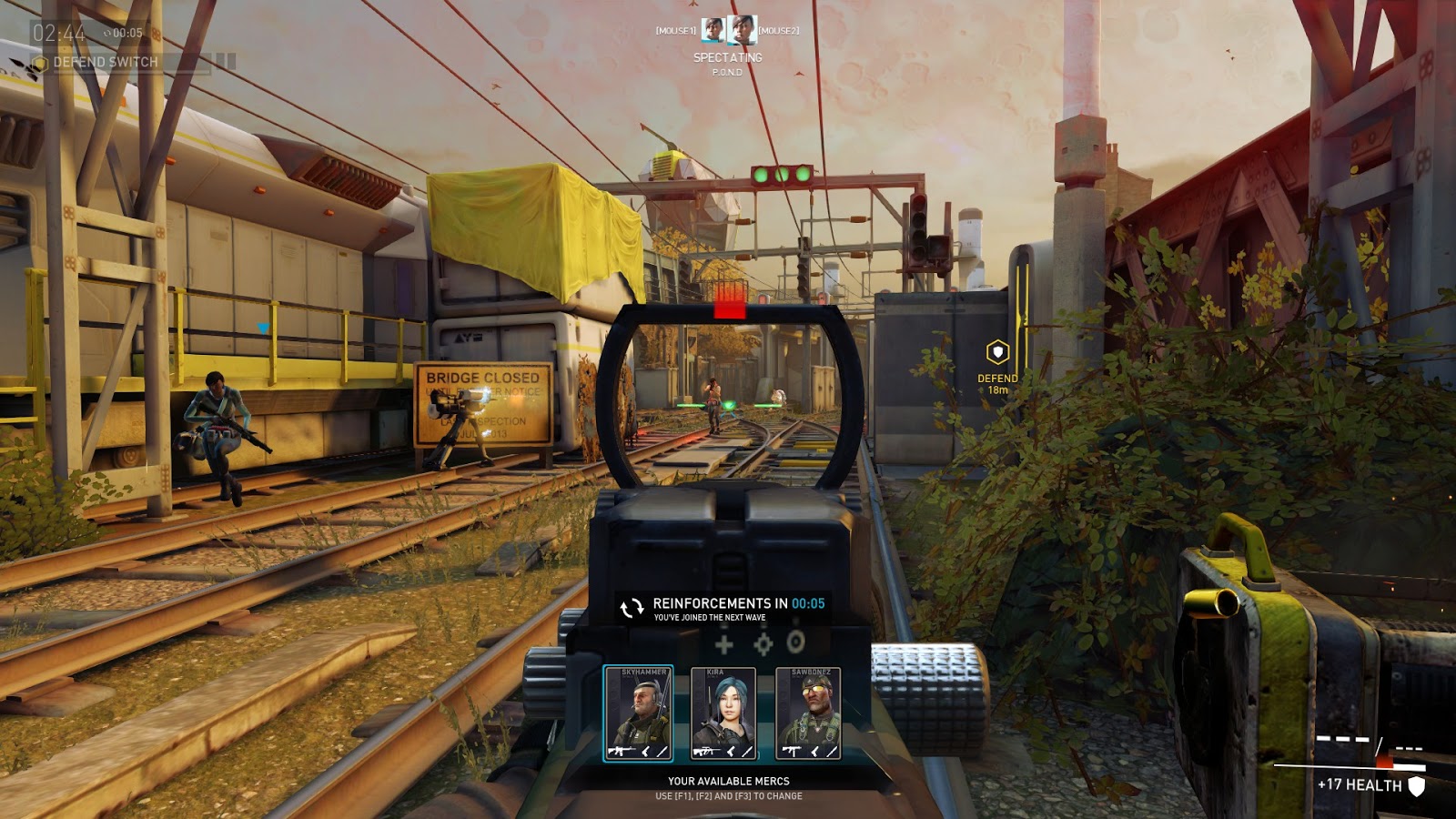
Task: Choose the Kira merc card
Action: pyautogui.click(x=723, y=713)
